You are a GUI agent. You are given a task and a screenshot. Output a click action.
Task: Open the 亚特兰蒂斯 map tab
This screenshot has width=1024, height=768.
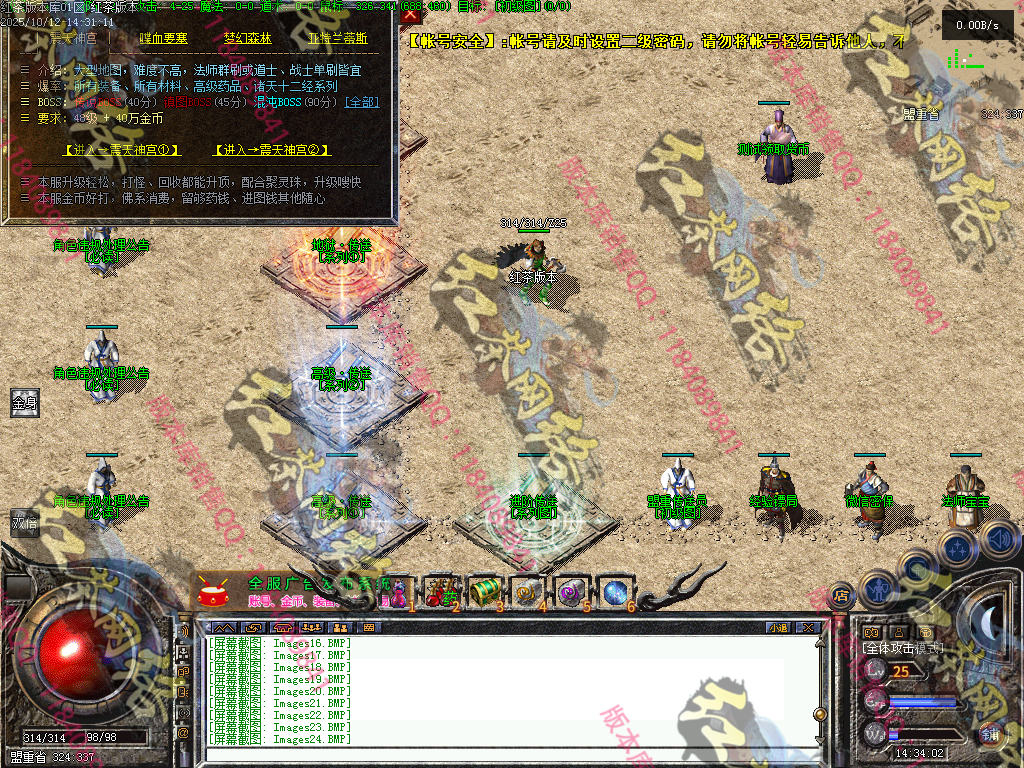[x=337, y=39]
